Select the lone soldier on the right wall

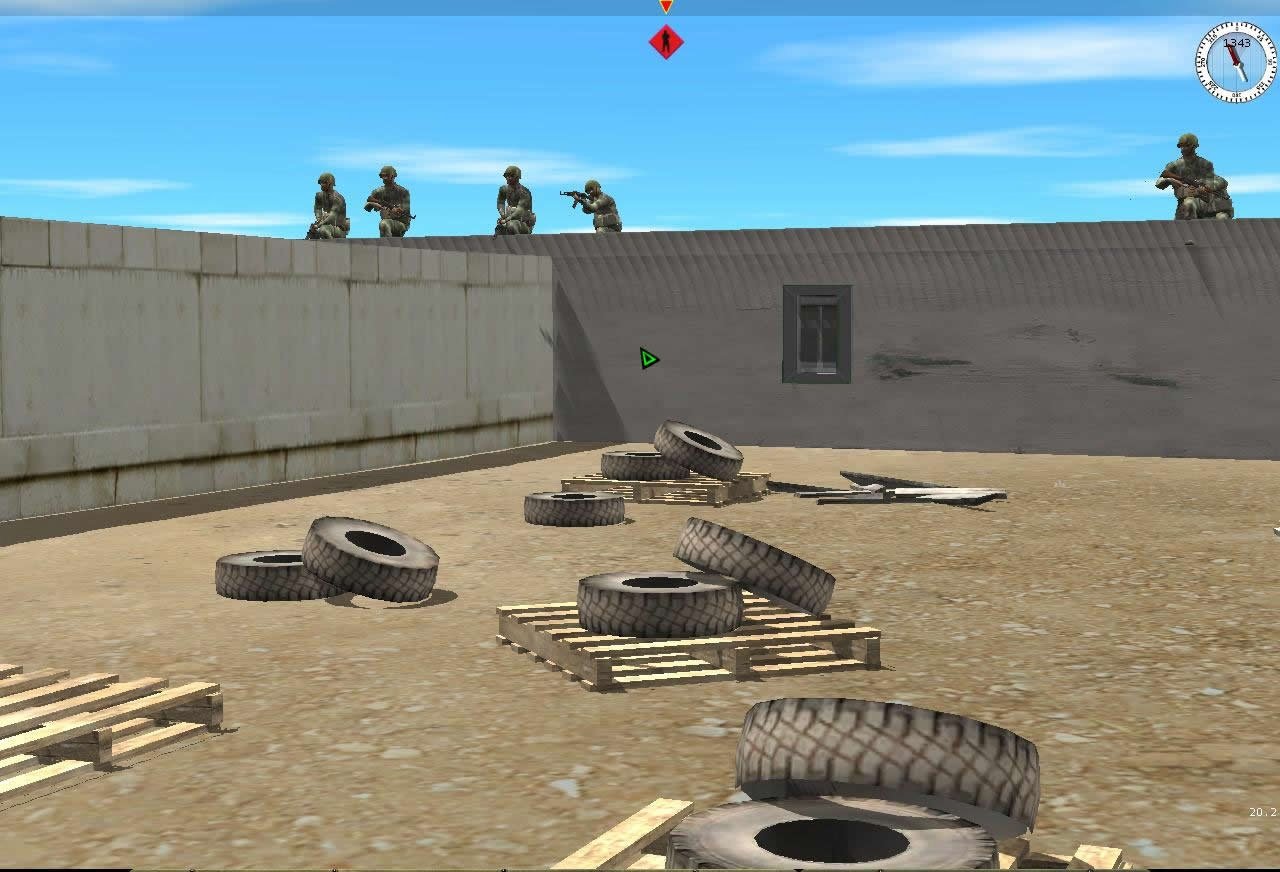1196,180
